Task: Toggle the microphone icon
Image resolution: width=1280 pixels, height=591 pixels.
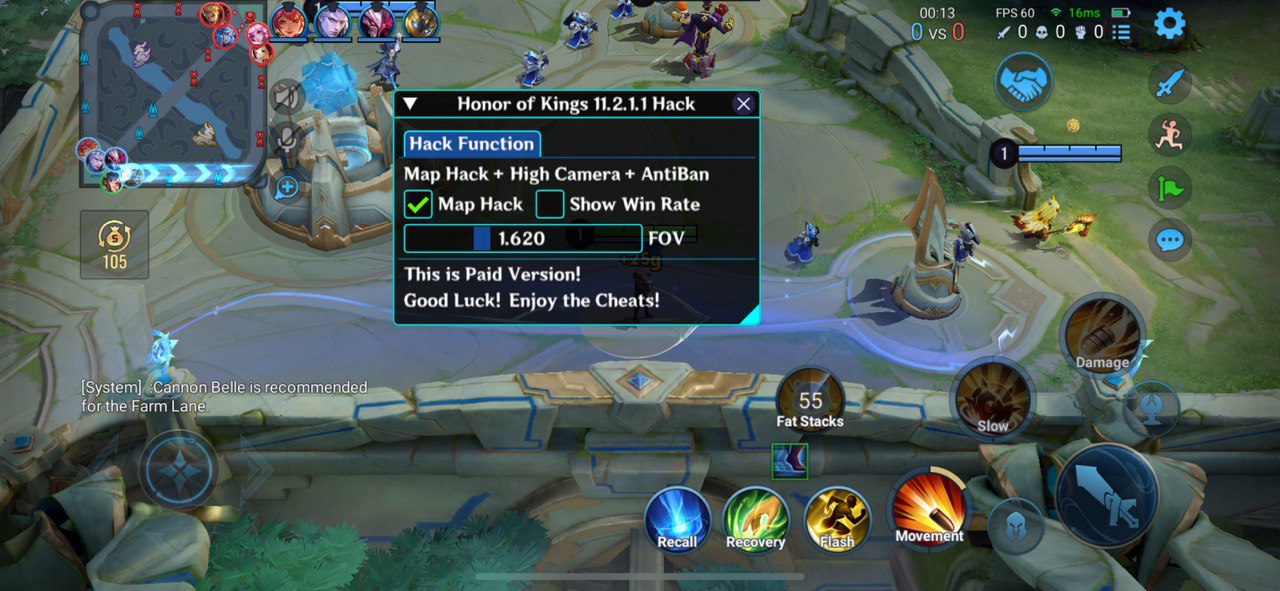Action: click(x=287, y=139)
